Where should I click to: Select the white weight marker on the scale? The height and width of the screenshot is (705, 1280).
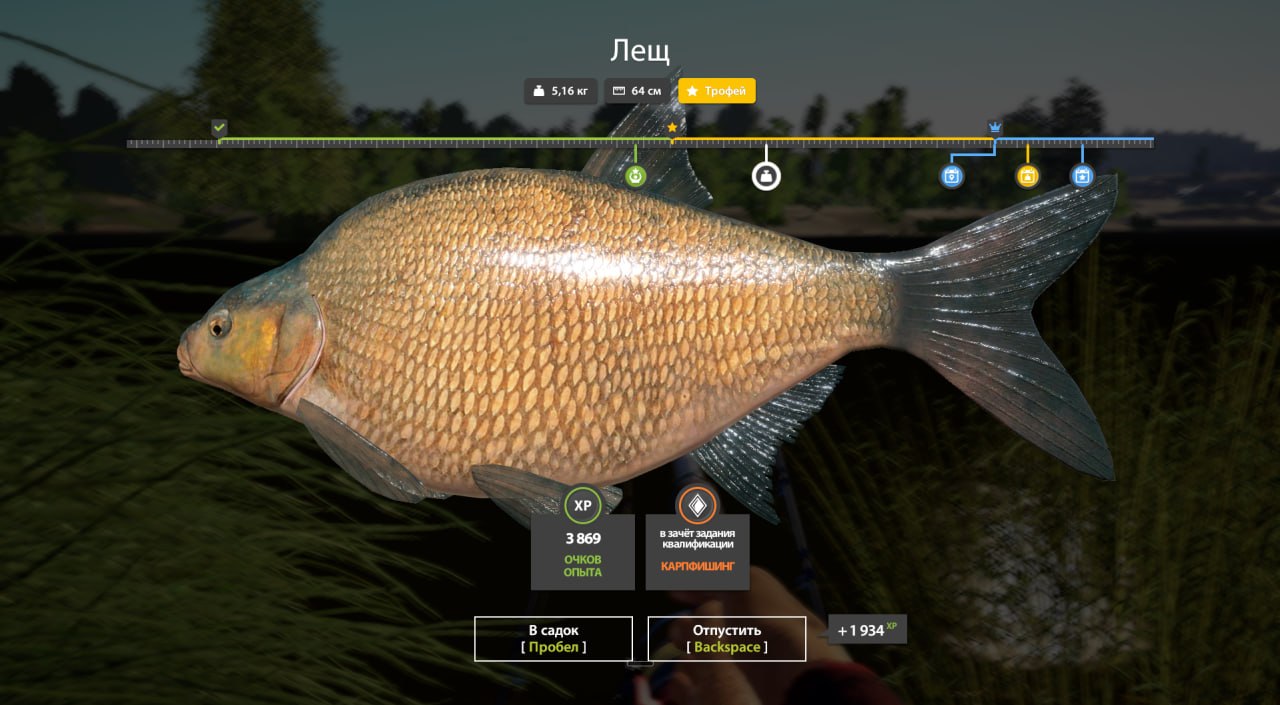[766, 176]
